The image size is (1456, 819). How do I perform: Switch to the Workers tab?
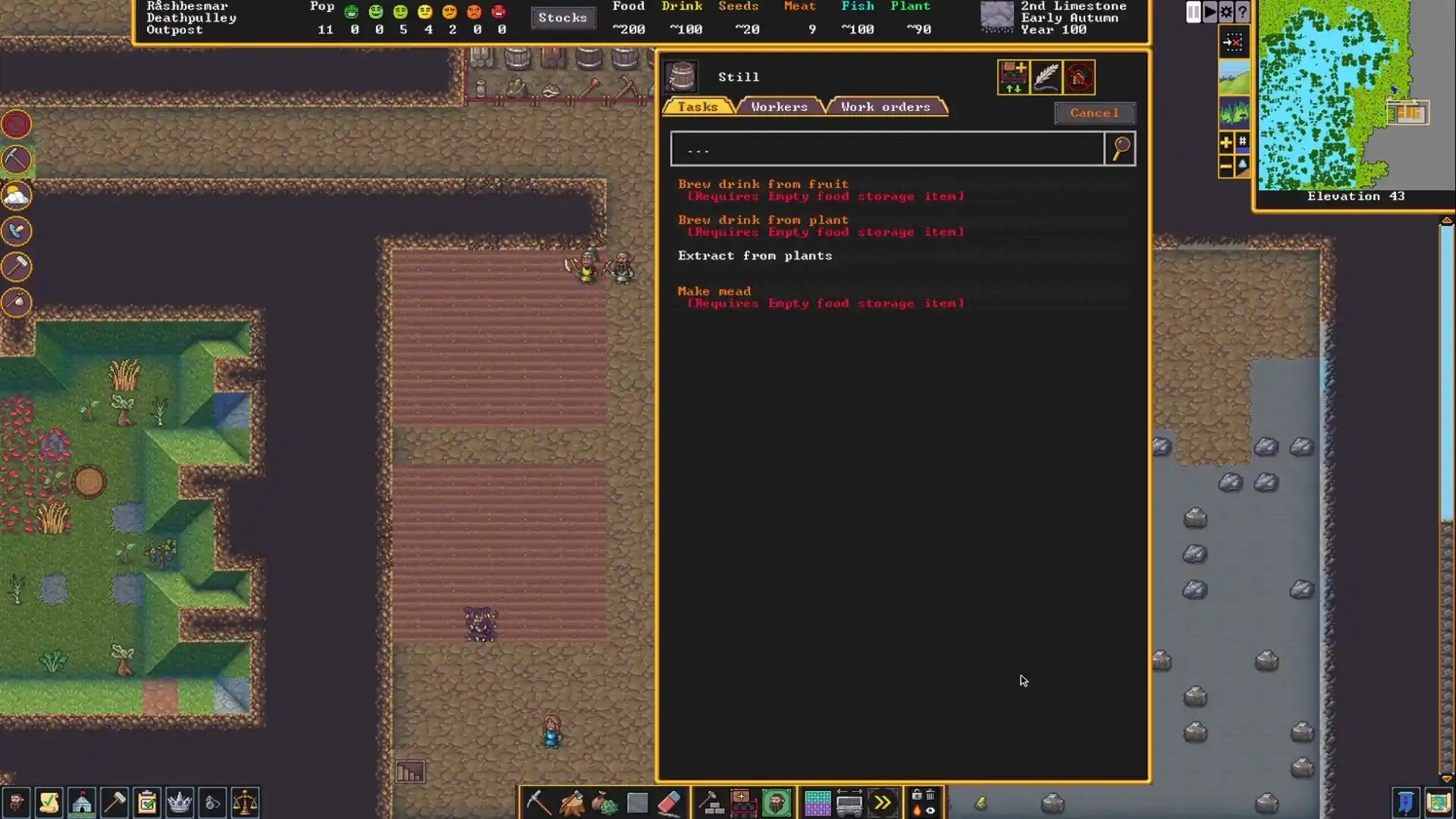point(777,106)
